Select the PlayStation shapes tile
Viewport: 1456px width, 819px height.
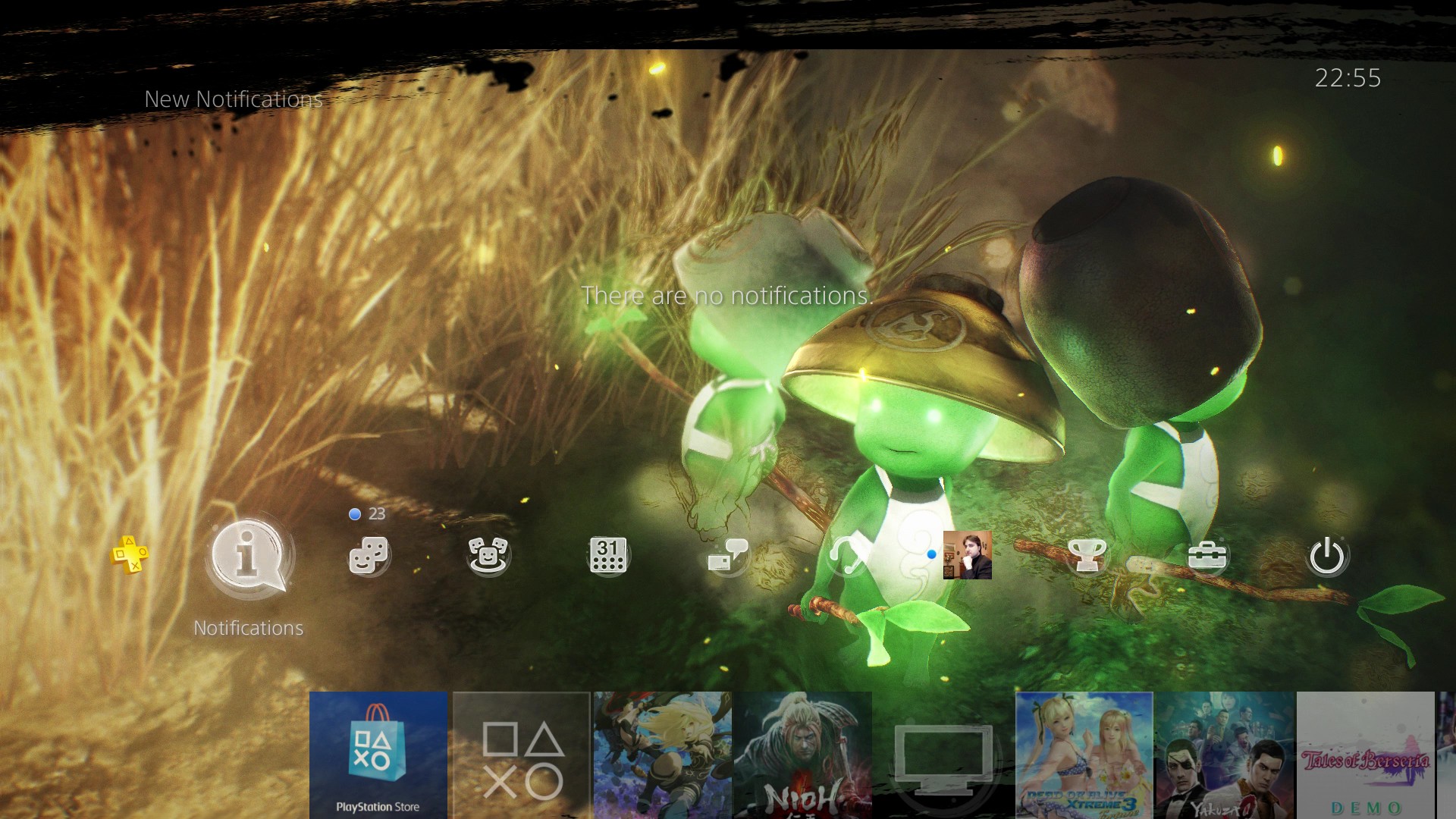click(x=522, y=755)
